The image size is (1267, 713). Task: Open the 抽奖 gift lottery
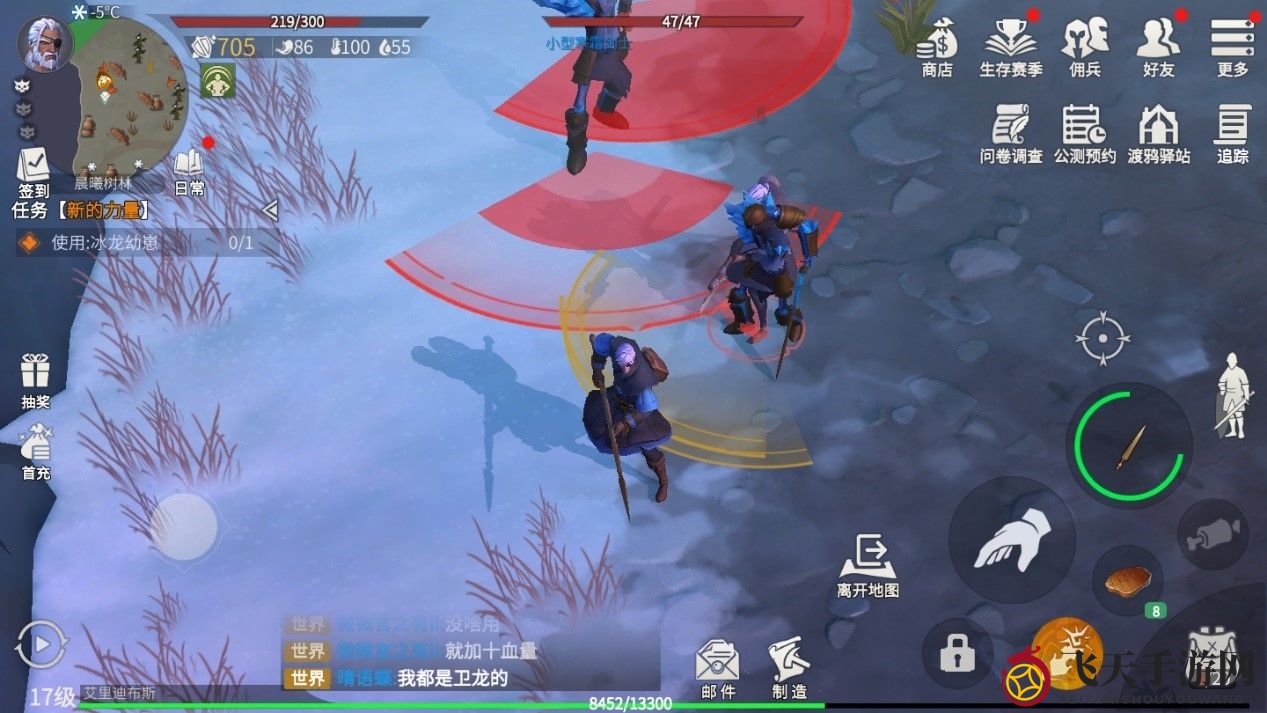36,378
